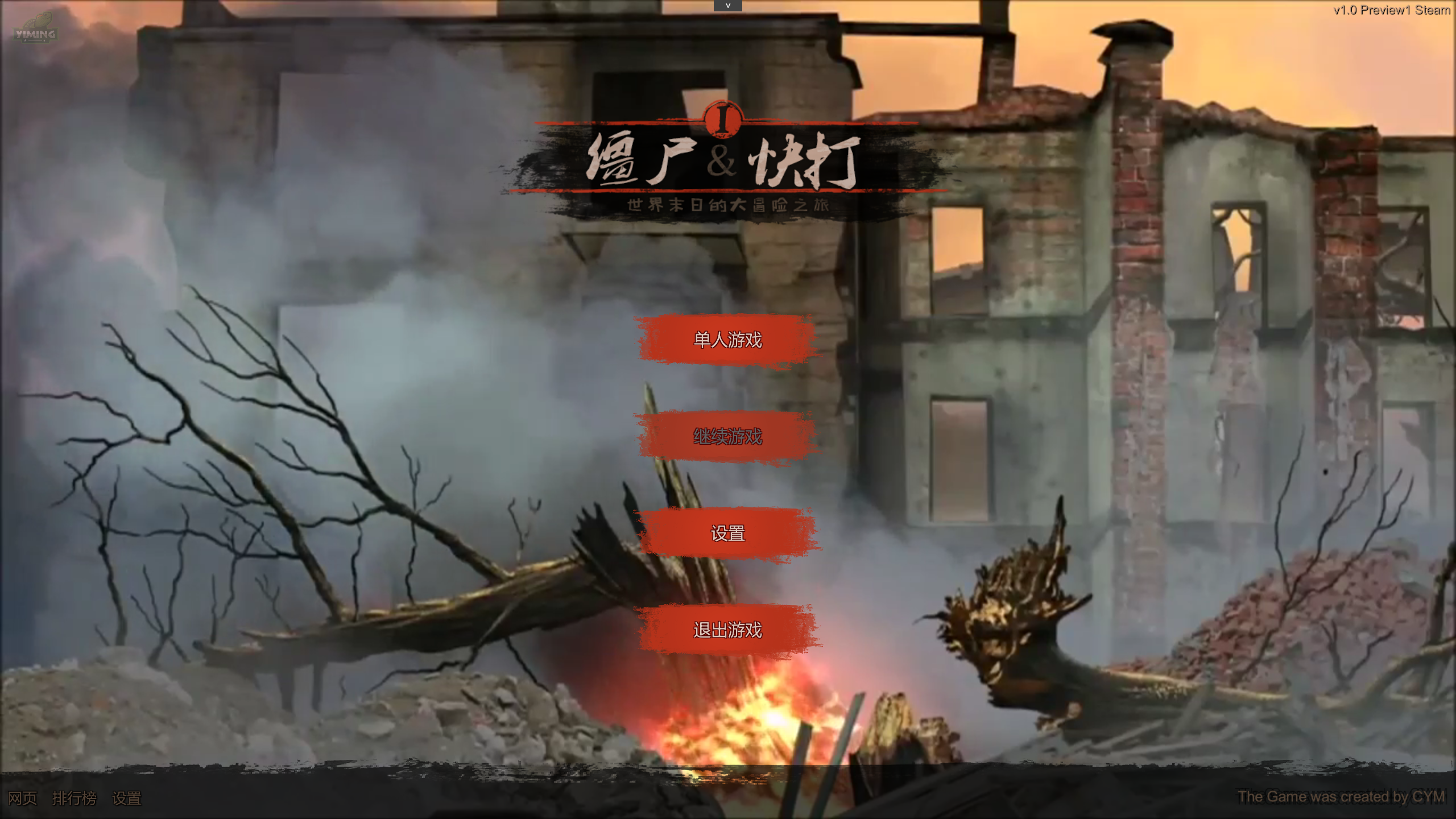Open 网页 from the bottom-left bar
This screenshot has height=819, width=1456.
[x=22, y=799]
